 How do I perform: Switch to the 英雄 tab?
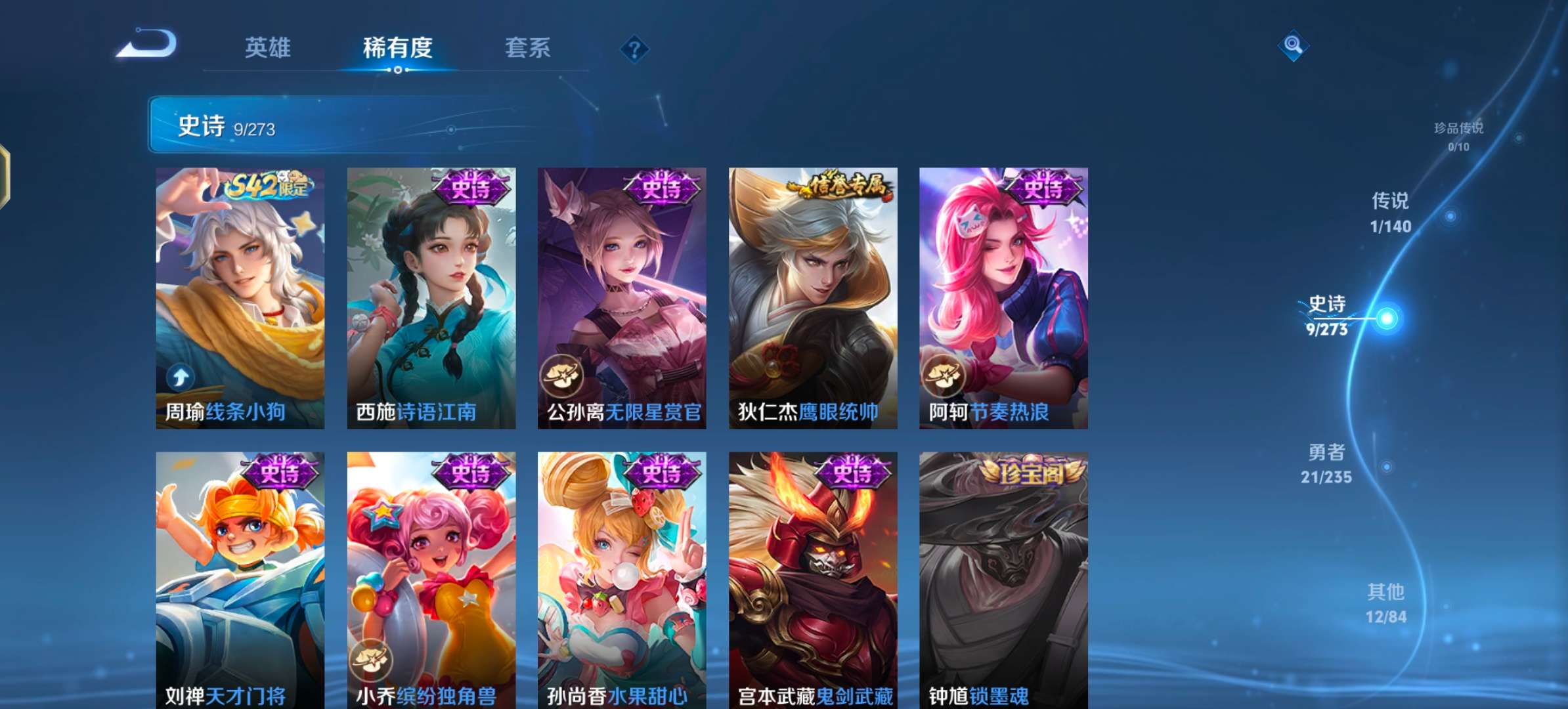coord(268,48)
